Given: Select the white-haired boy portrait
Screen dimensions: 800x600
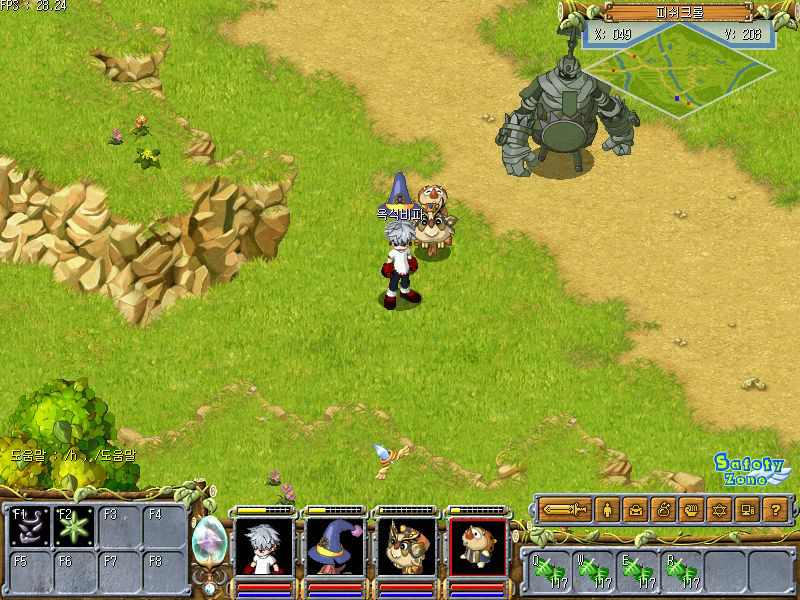Looking at the screenshot, I should 263,547.
